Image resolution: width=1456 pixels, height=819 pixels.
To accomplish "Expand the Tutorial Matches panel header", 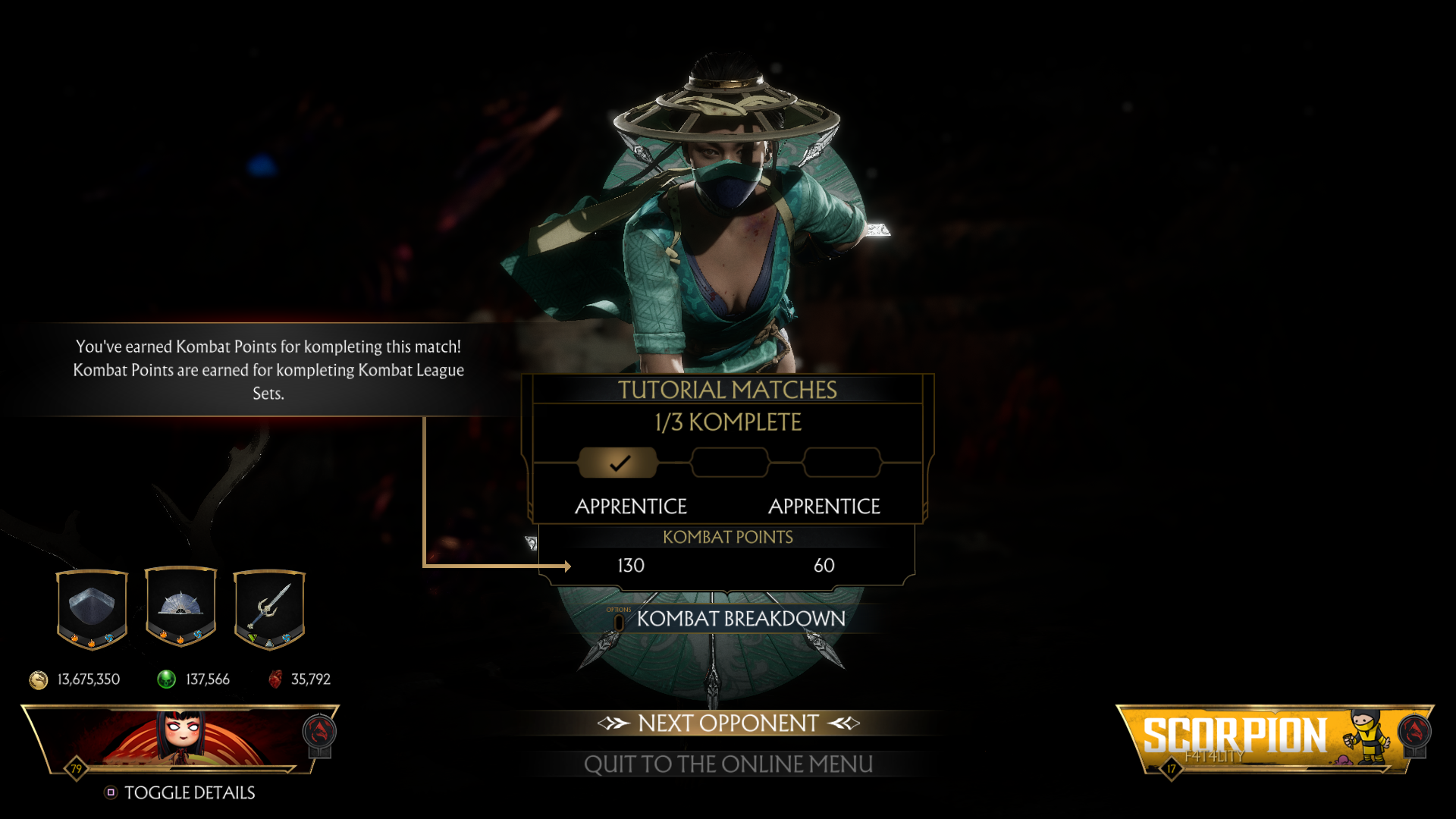I will (726, 389).
